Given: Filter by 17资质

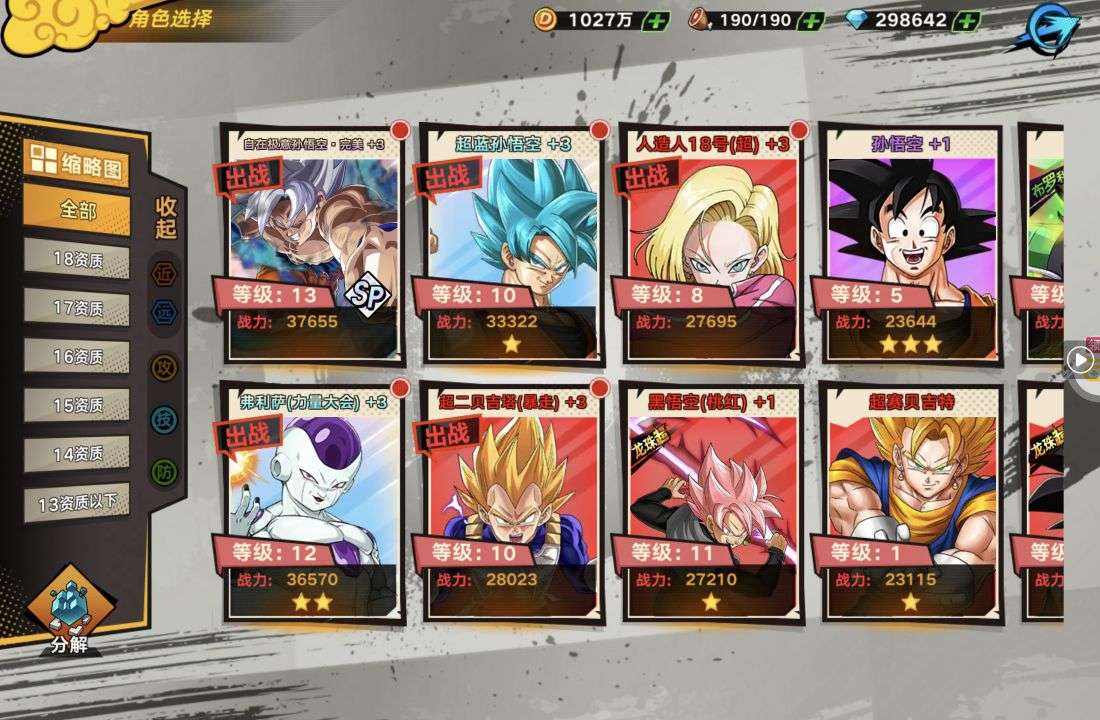Looking at the screenshot, I should [x=77, y=308].
